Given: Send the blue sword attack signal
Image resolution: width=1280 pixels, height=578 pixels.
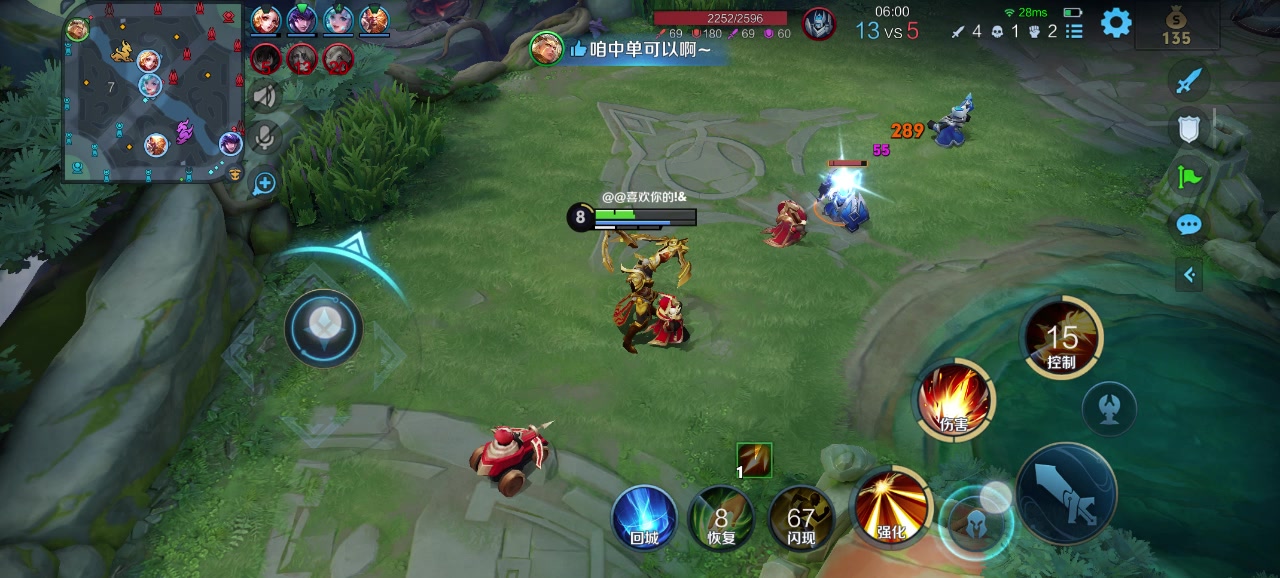Looking at the screenshot, I should point(1188,81).
